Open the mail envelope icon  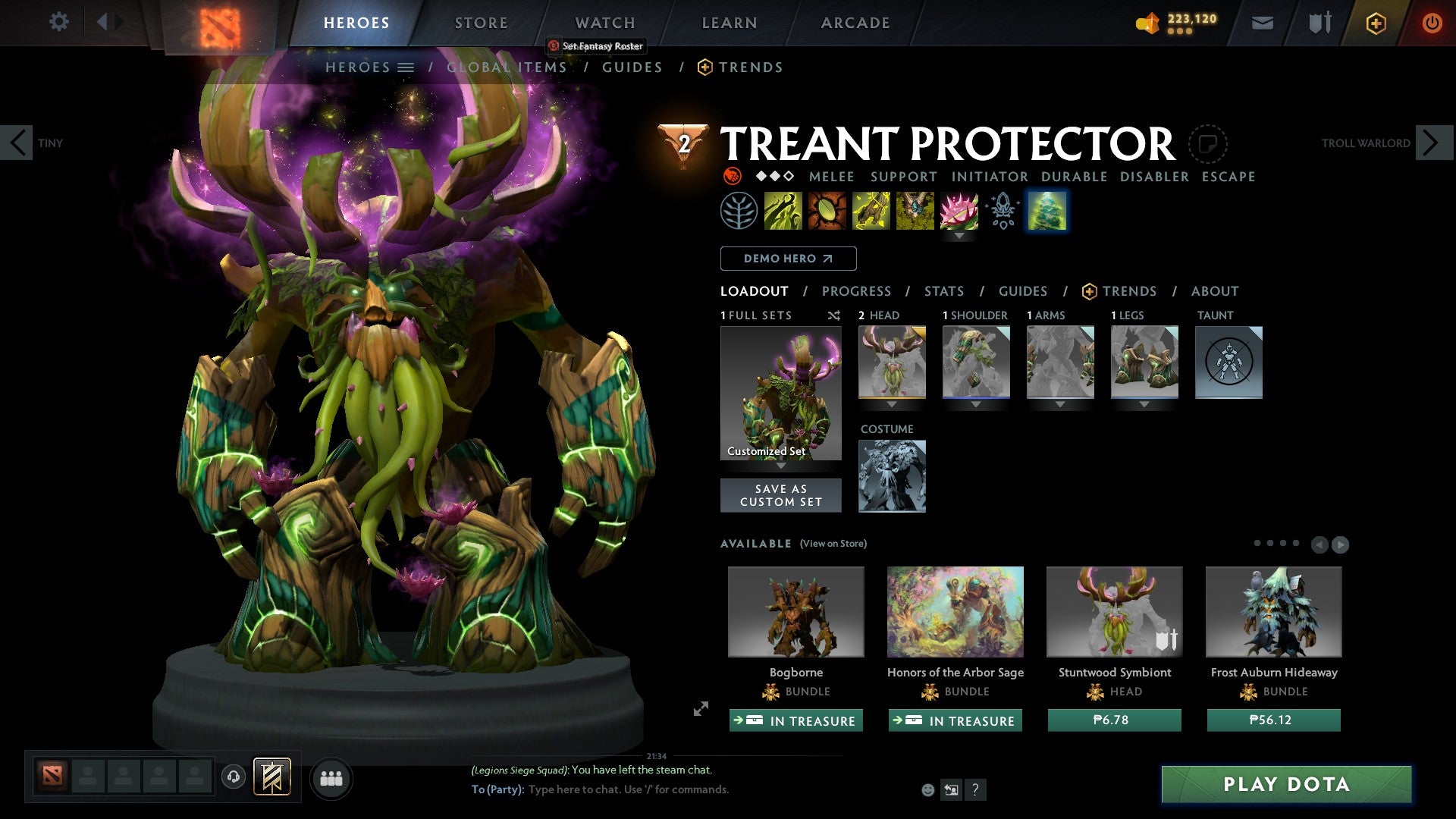pyautogui.click(x=1262, y=23)
